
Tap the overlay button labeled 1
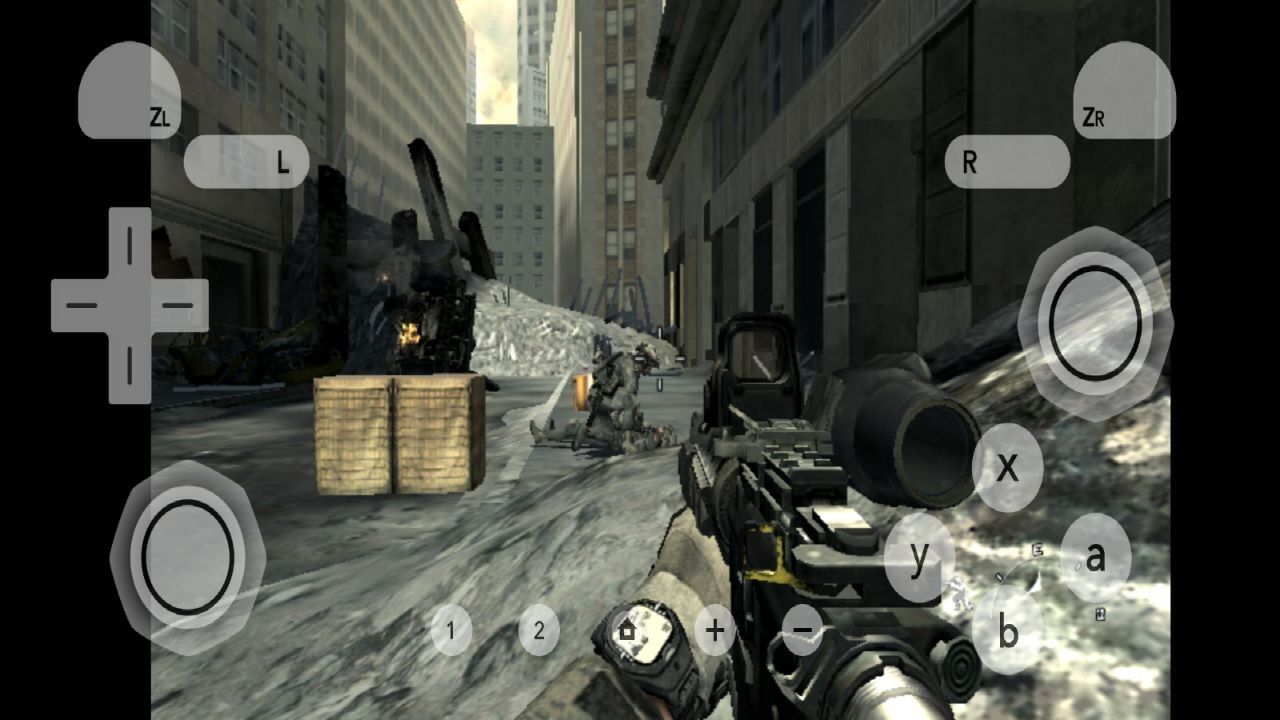[451, 631]
